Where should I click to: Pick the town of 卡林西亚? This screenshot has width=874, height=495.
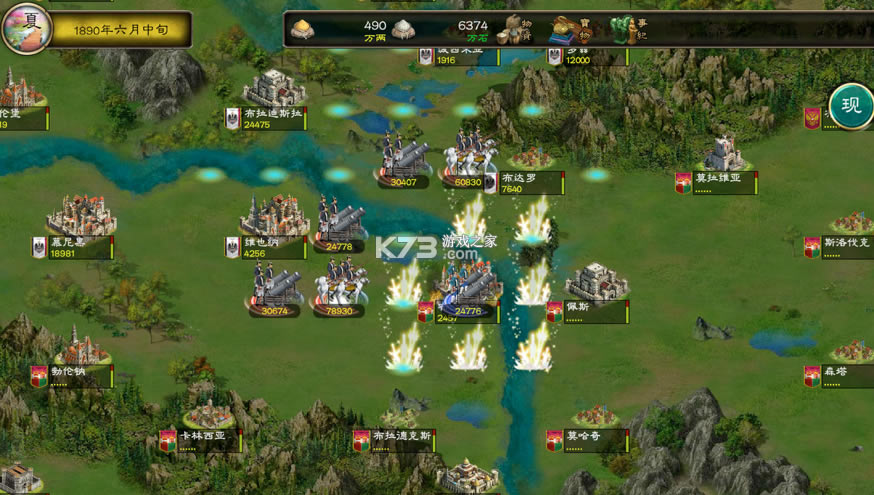(x=209, y=414)
